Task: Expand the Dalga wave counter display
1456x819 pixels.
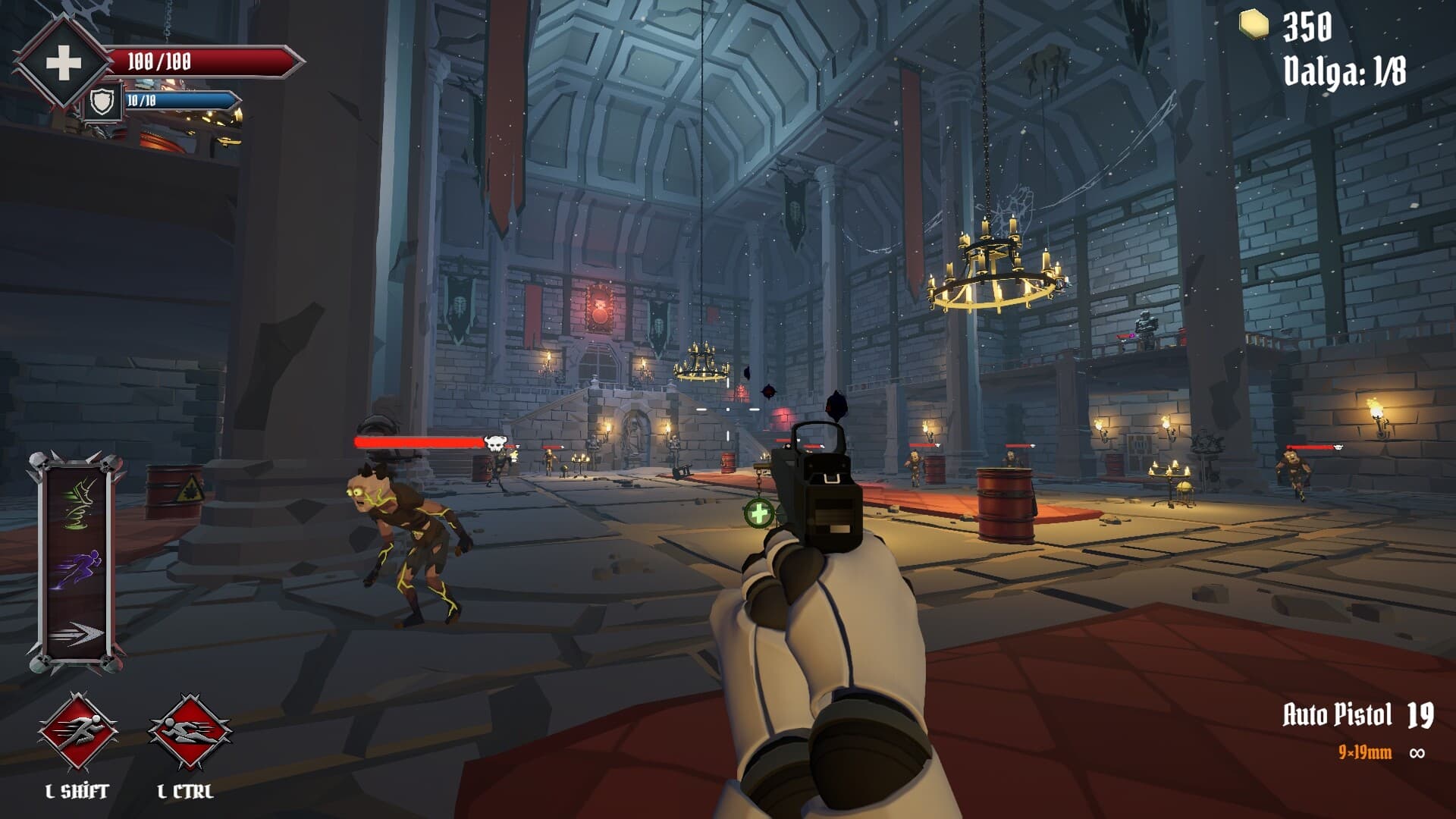Action: [1346, 68]
